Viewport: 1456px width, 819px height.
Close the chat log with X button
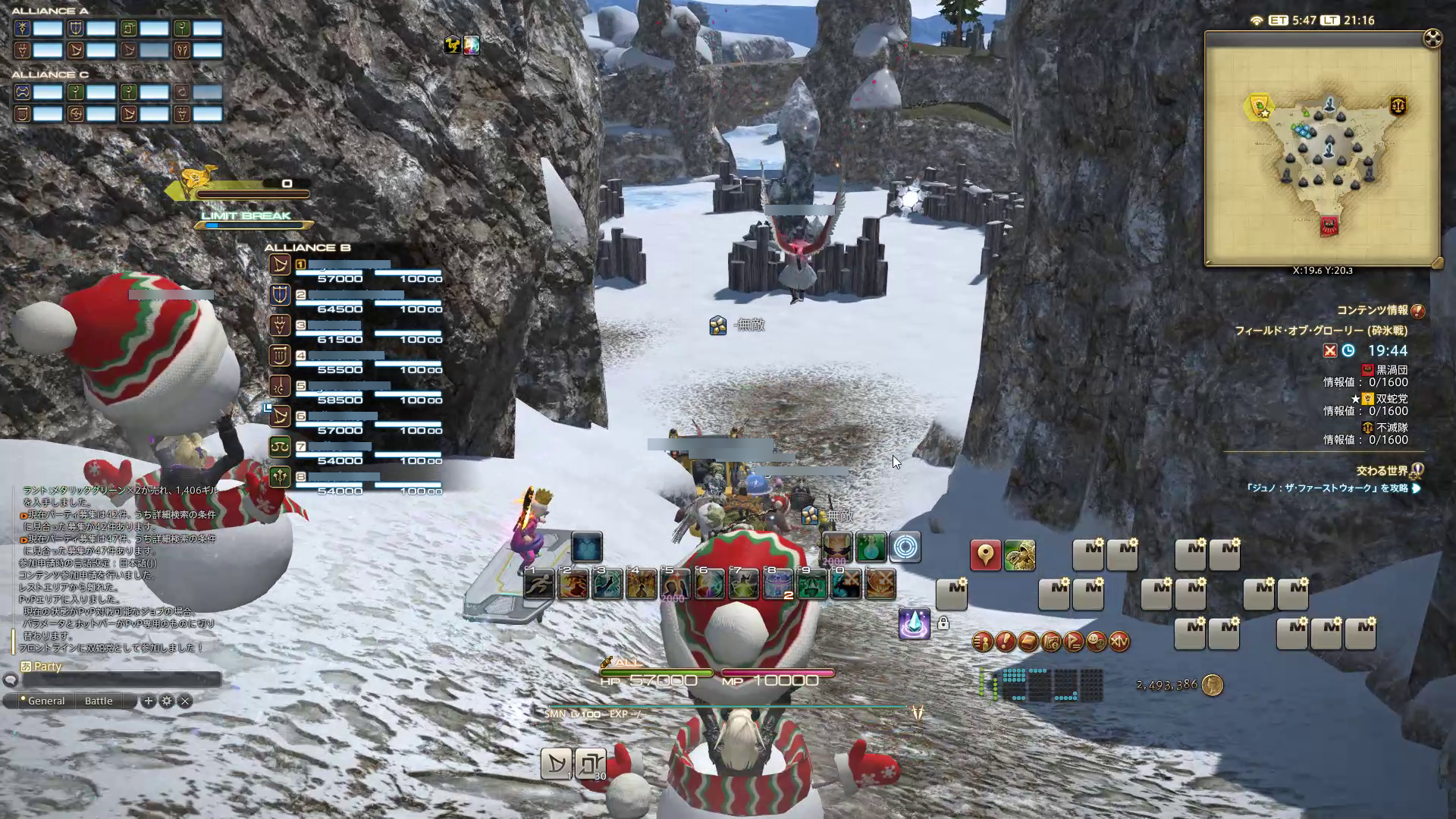(x=185, y=701)
